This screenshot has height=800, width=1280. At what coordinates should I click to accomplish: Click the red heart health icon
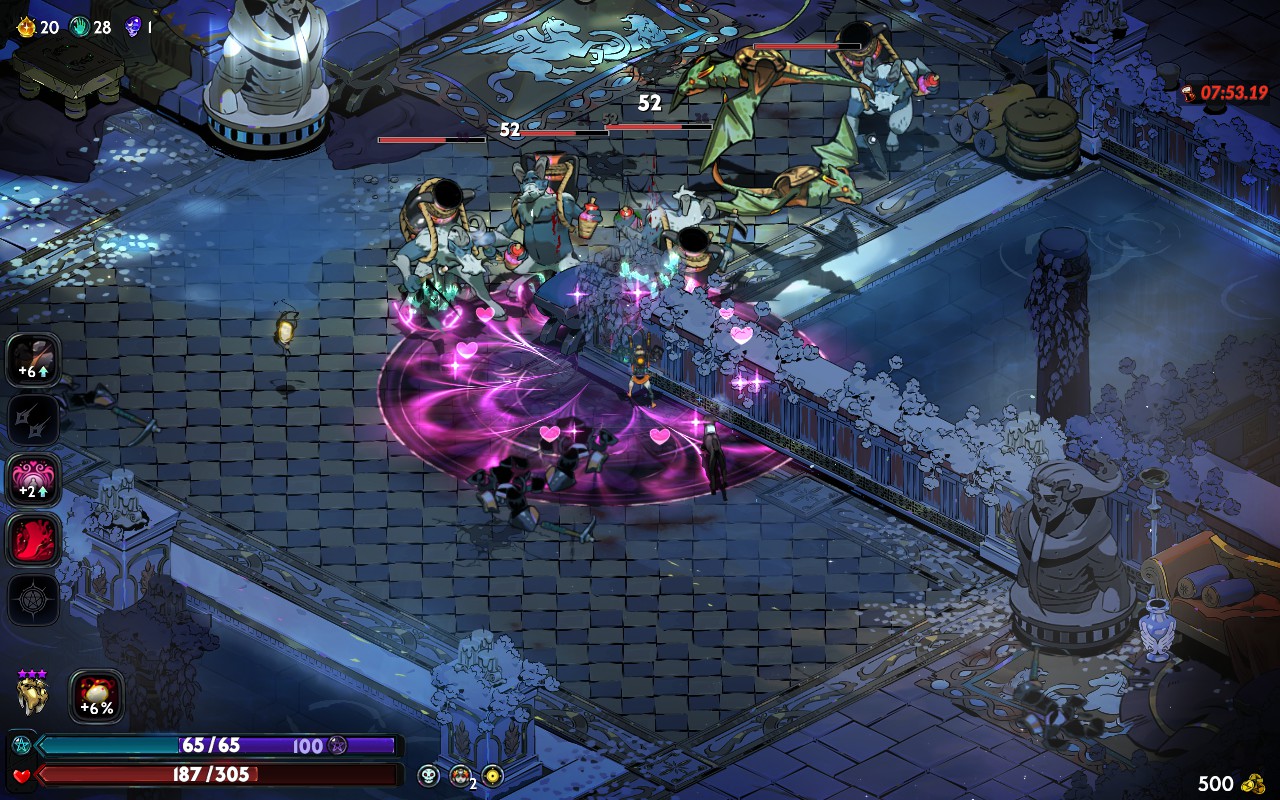21,775
